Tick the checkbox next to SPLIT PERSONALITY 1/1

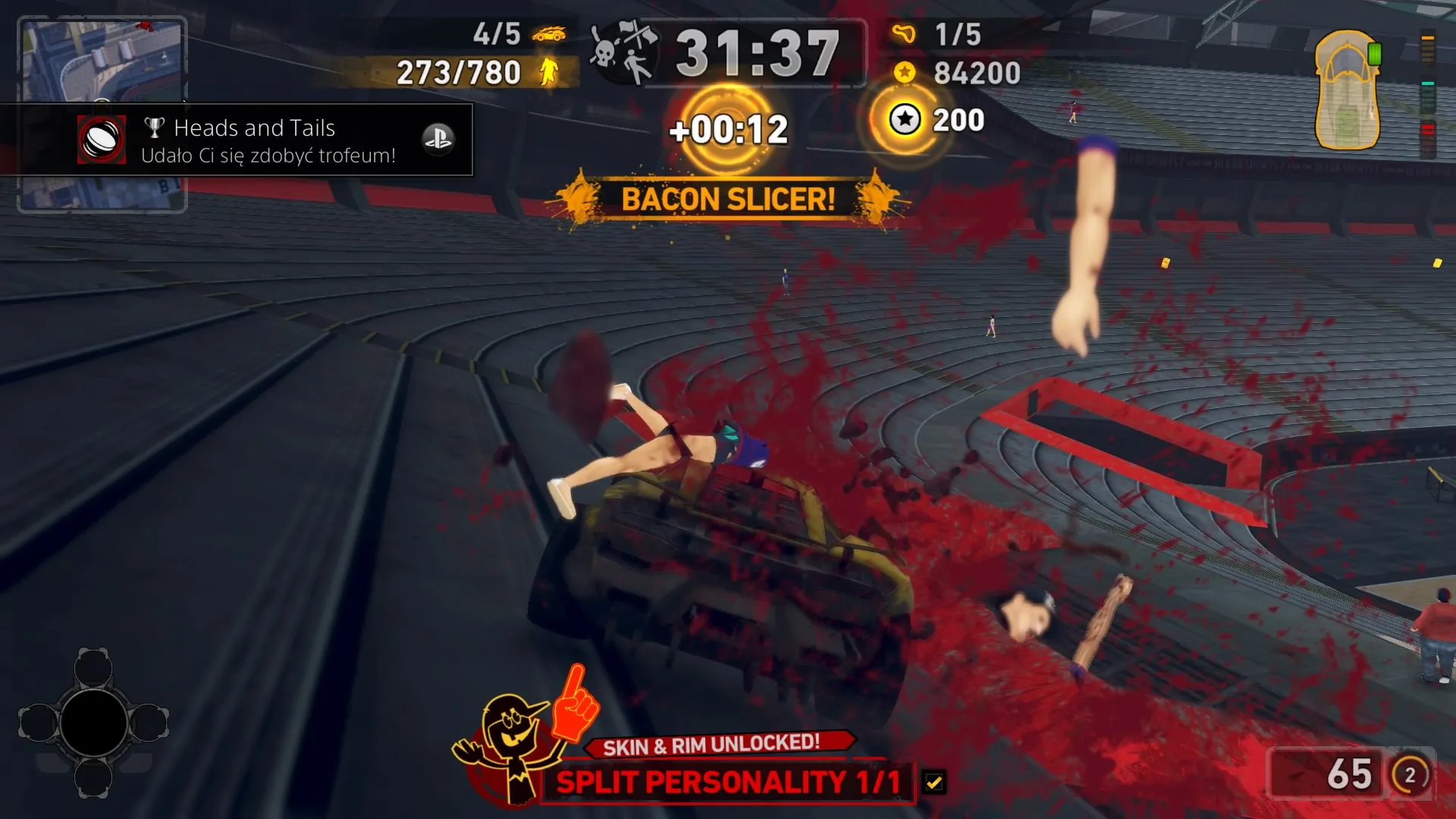935,782
